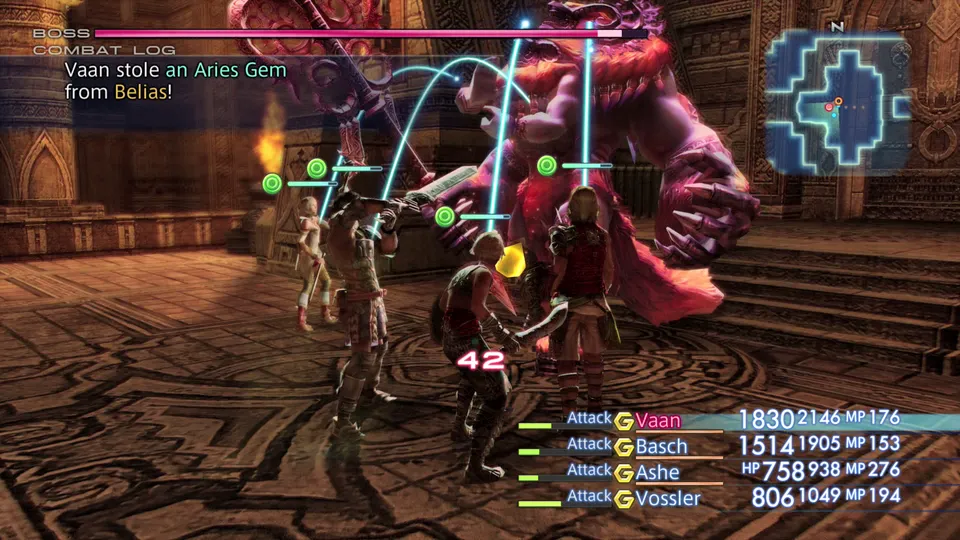
Task: Toggle Basch's gambit G icon
Action: point(624,447)
